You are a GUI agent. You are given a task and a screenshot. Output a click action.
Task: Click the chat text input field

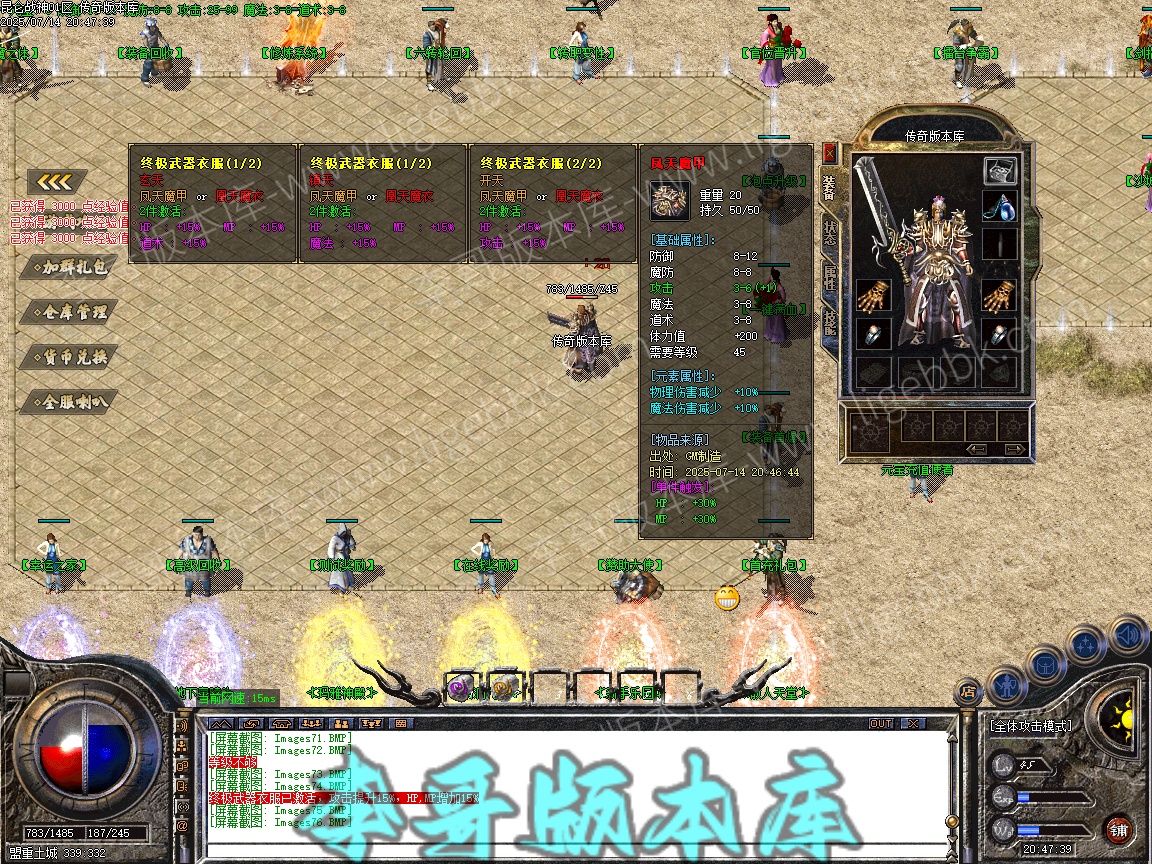click(x=580, y=851)
